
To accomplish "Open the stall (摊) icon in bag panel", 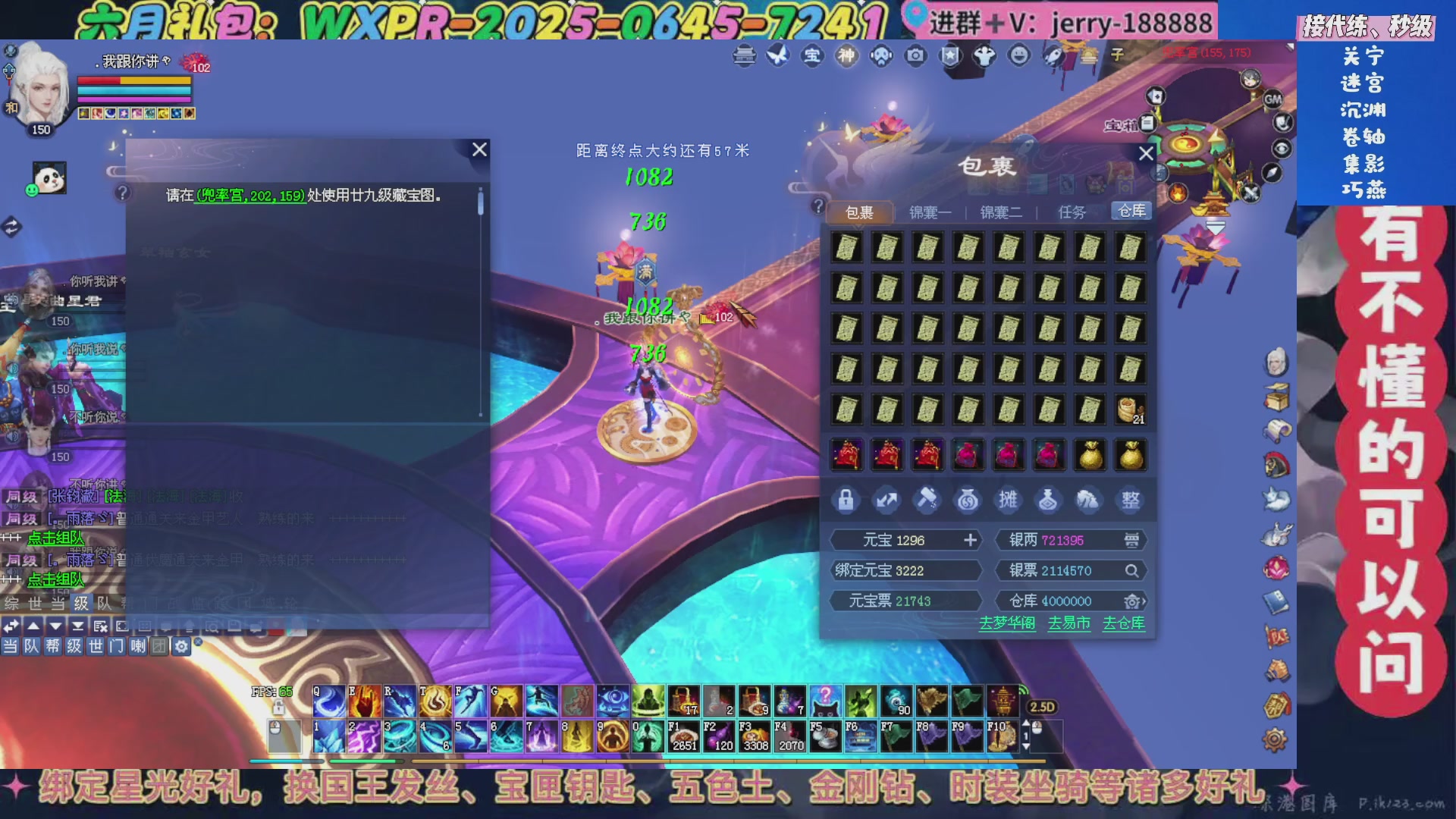I will [1009, 499].
